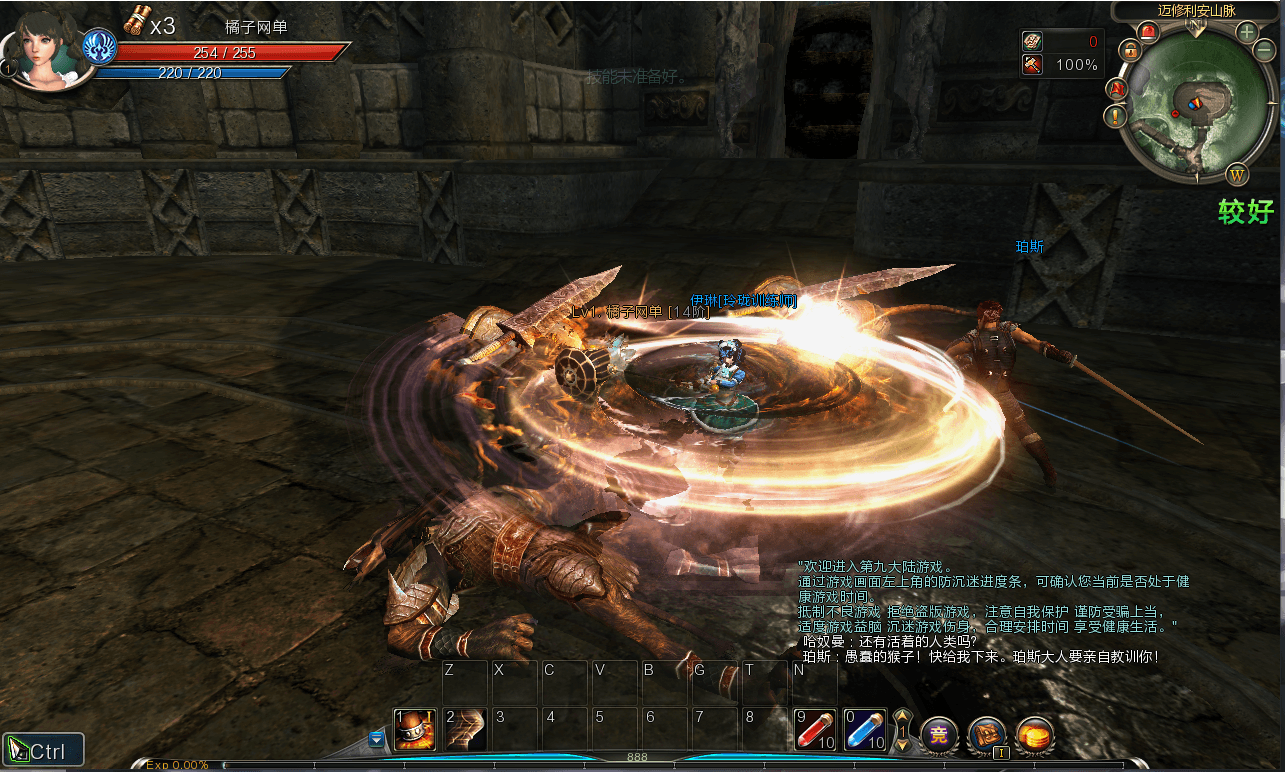Activate the skill in hotbar slot 1
This screenshot has height=772, width=1285.
(414, 730)
